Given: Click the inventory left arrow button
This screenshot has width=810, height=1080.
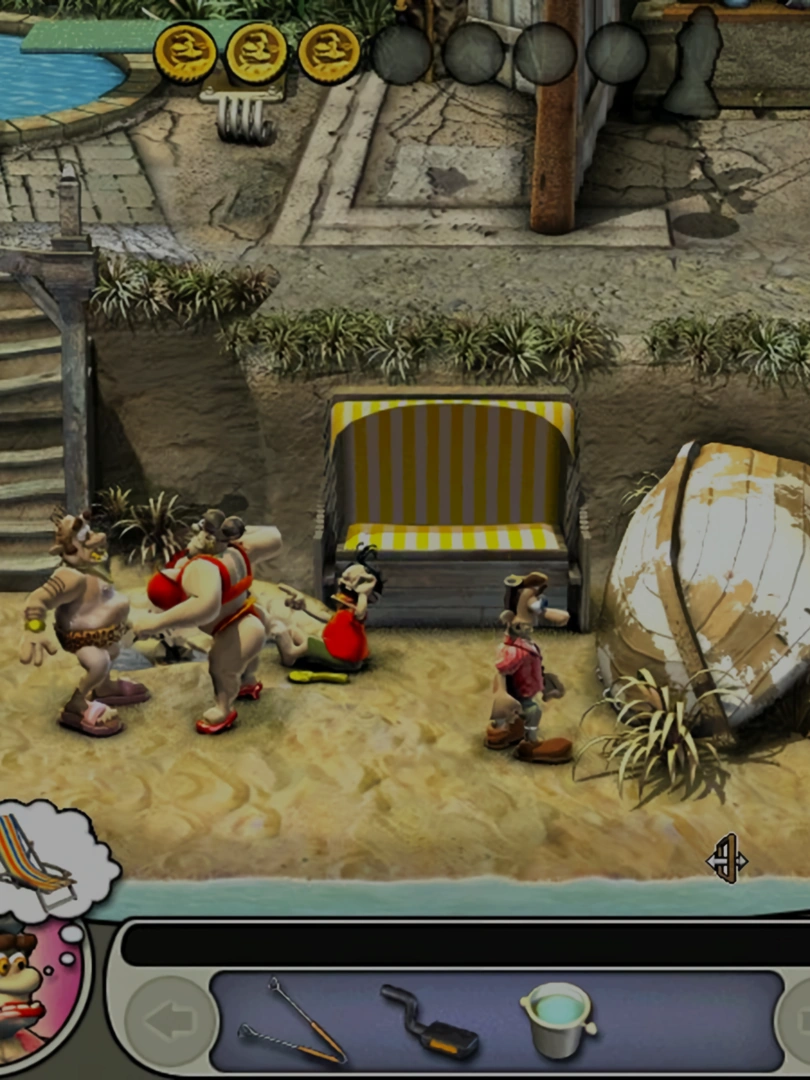Looking at the screenshot, I should [x=170, y=1021].
